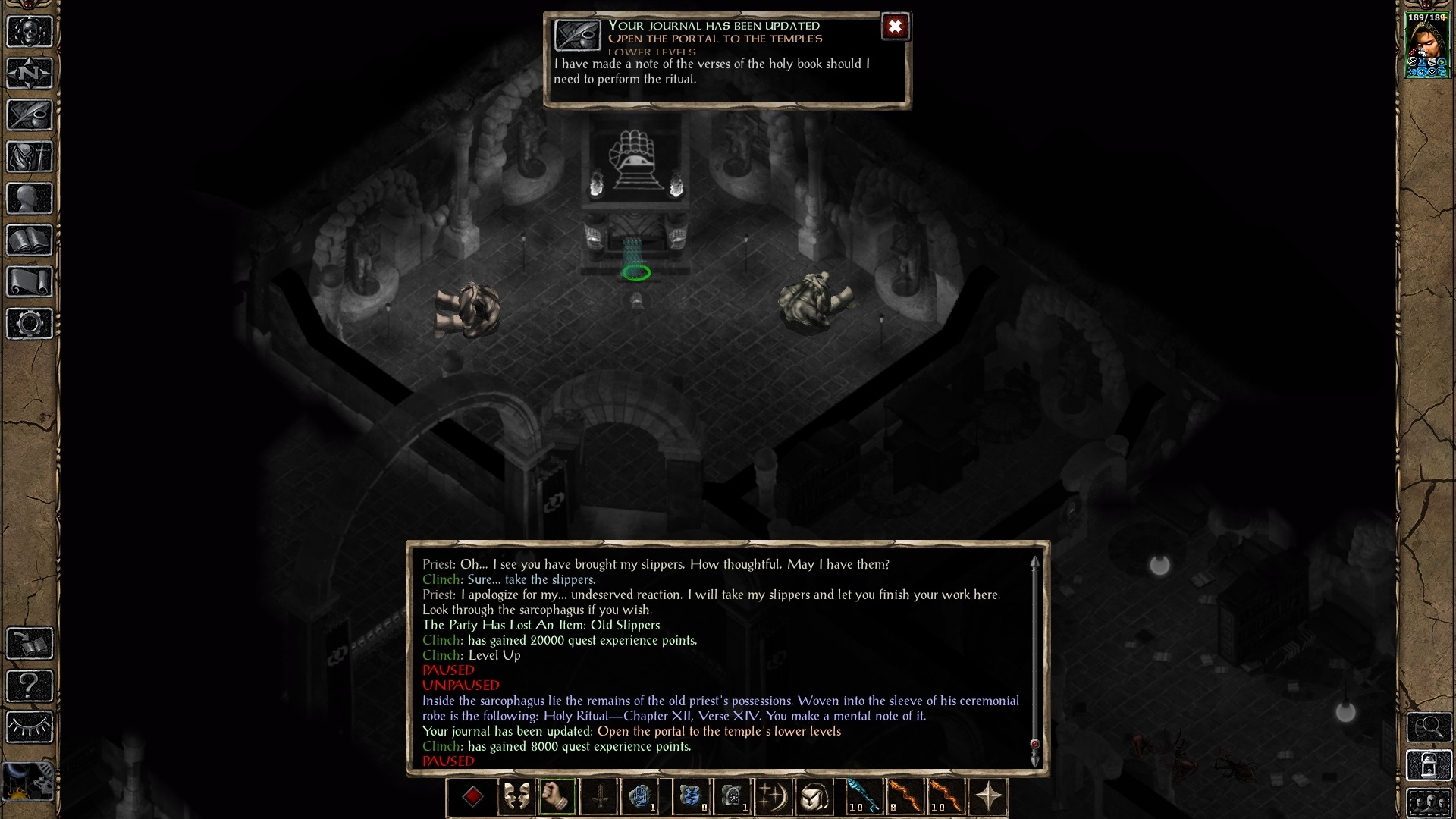Activate the twin masks action button
Image resolution: width=1456 pixels, height=819 pixels.
click(516, 797)
